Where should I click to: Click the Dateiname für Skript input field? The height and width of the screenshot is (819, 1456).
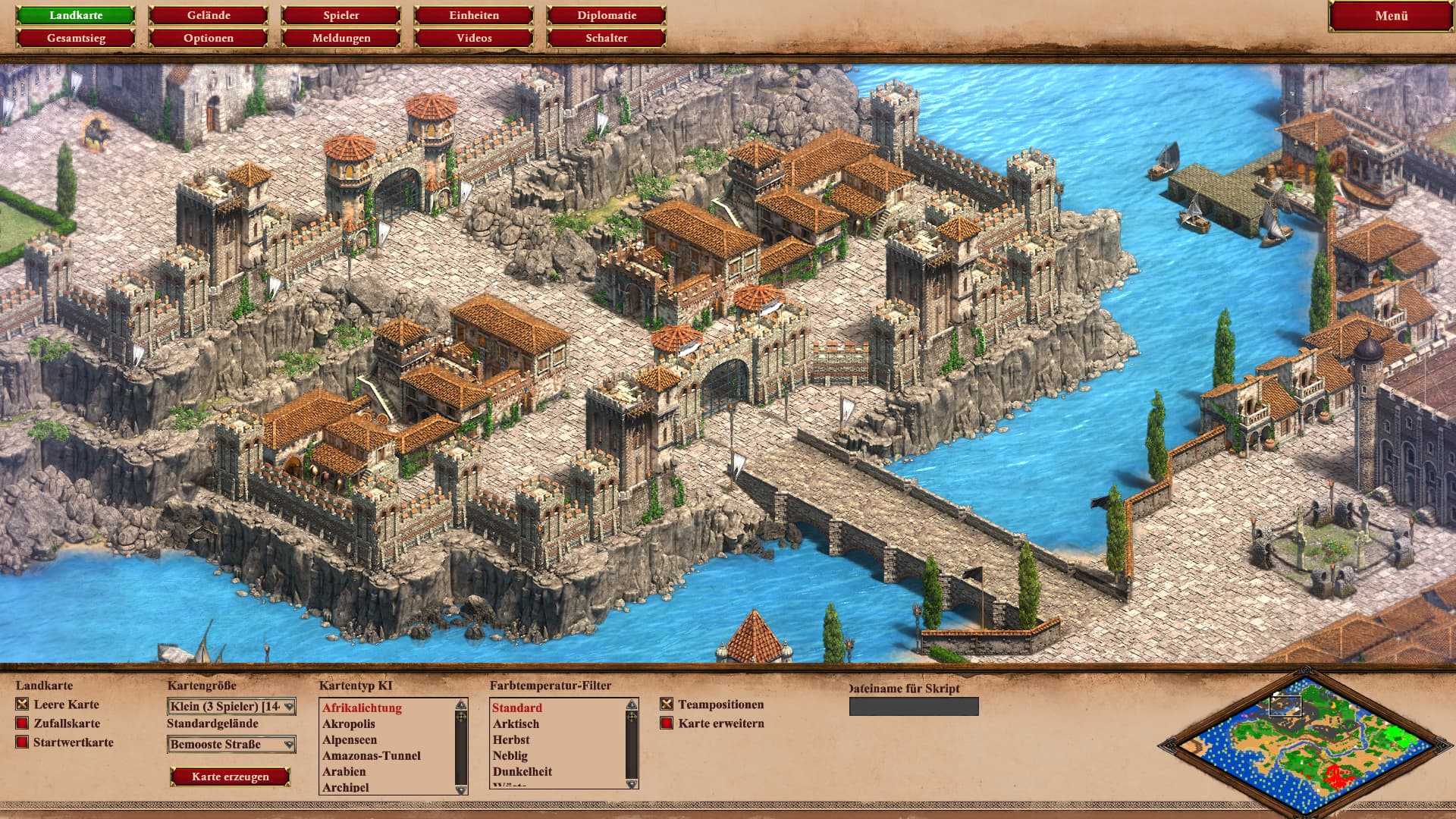point(914,707)
